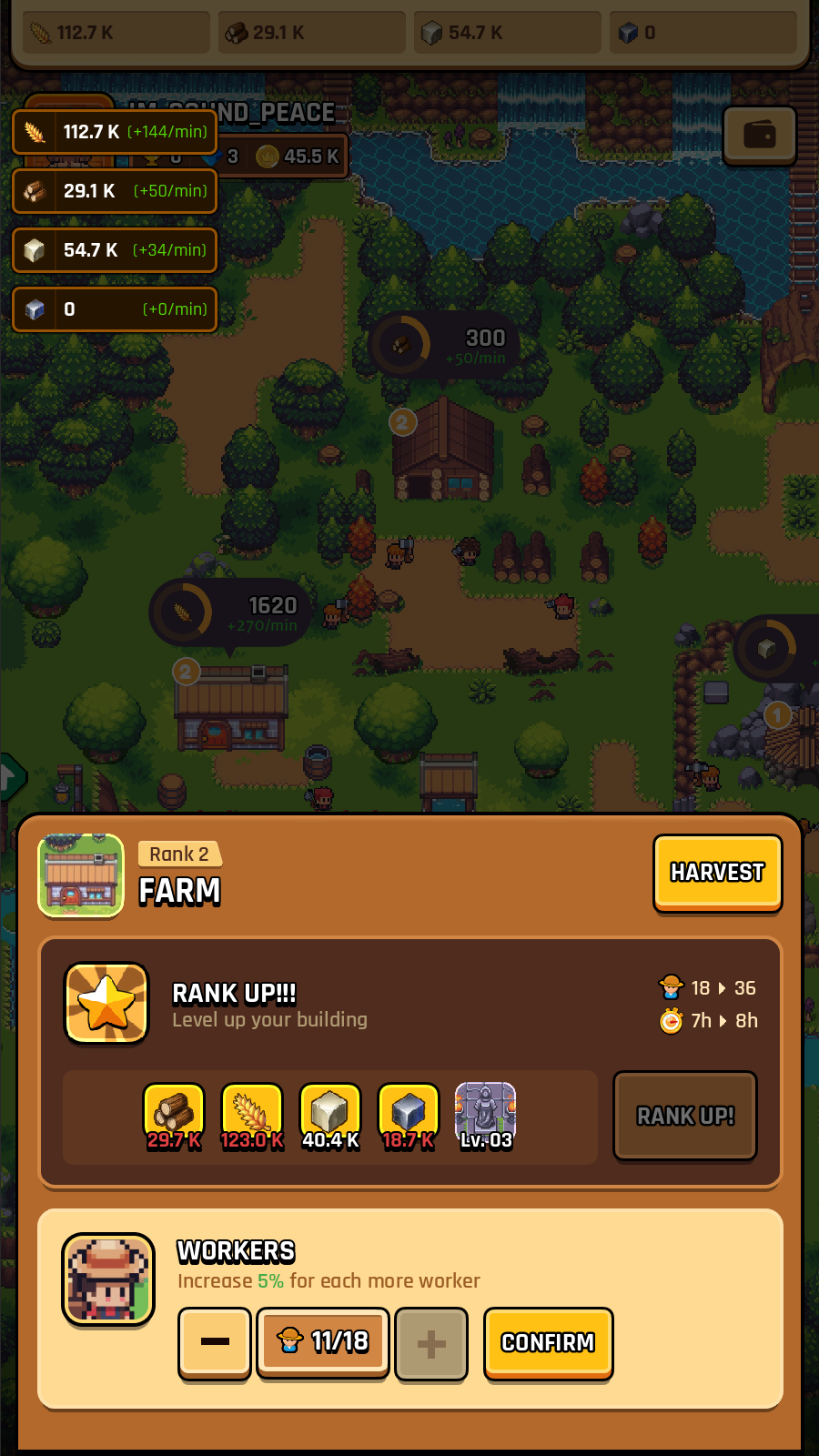The height and width of the screenshot is (1456, 819).
Task: Confirm the worker assignment
Action: (x=548, y=1342)
